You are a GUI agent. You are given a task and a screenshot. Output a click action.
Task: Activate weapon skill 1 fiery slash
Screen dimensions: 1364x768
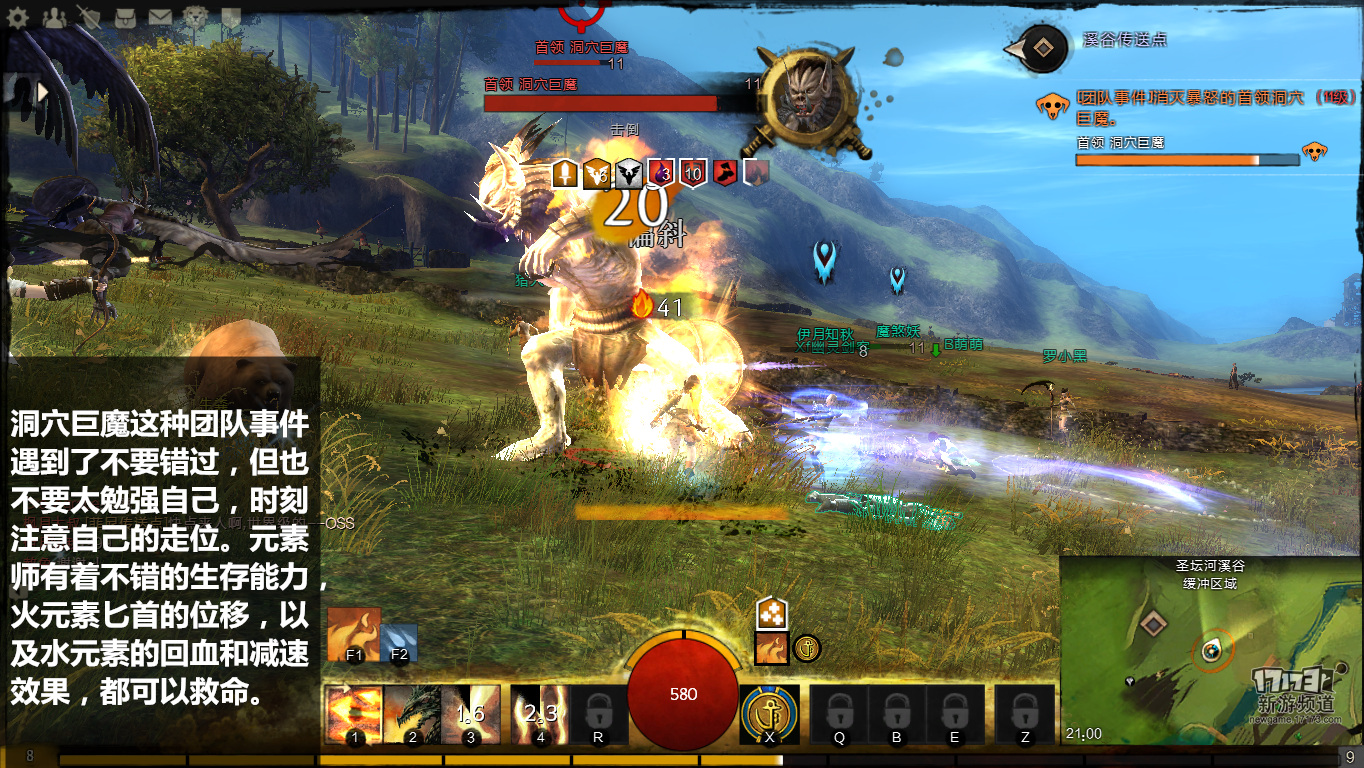pos(353,714)
